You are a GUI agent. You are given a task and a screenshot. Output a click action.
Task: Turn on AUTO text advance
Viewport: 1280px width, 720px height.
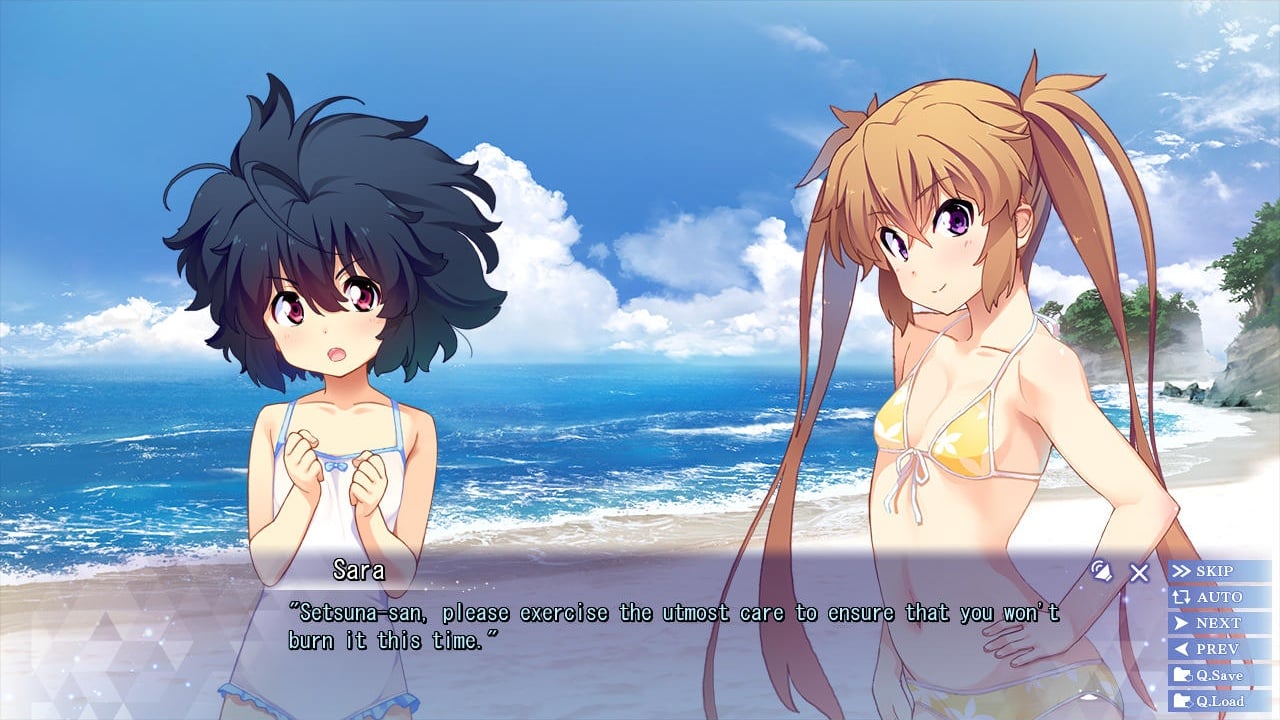pyautogui.click(x=1218, y=597)
